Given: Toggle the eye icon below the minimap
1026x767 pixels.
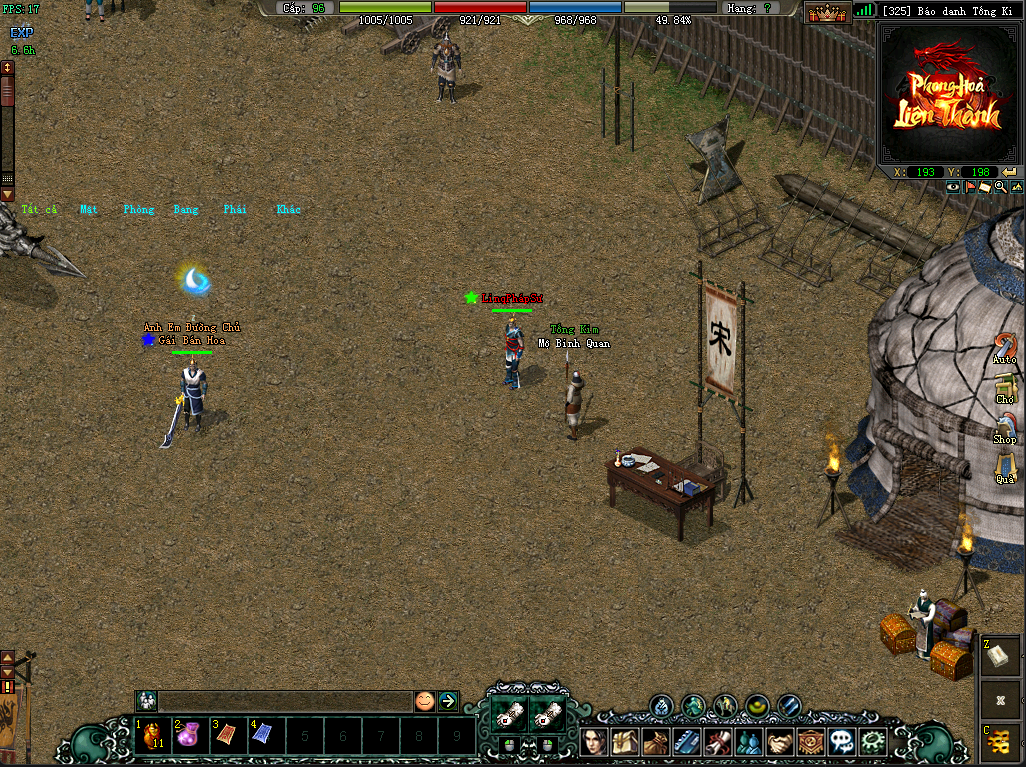Looking at the screenshot, I should tap(953, 187).
